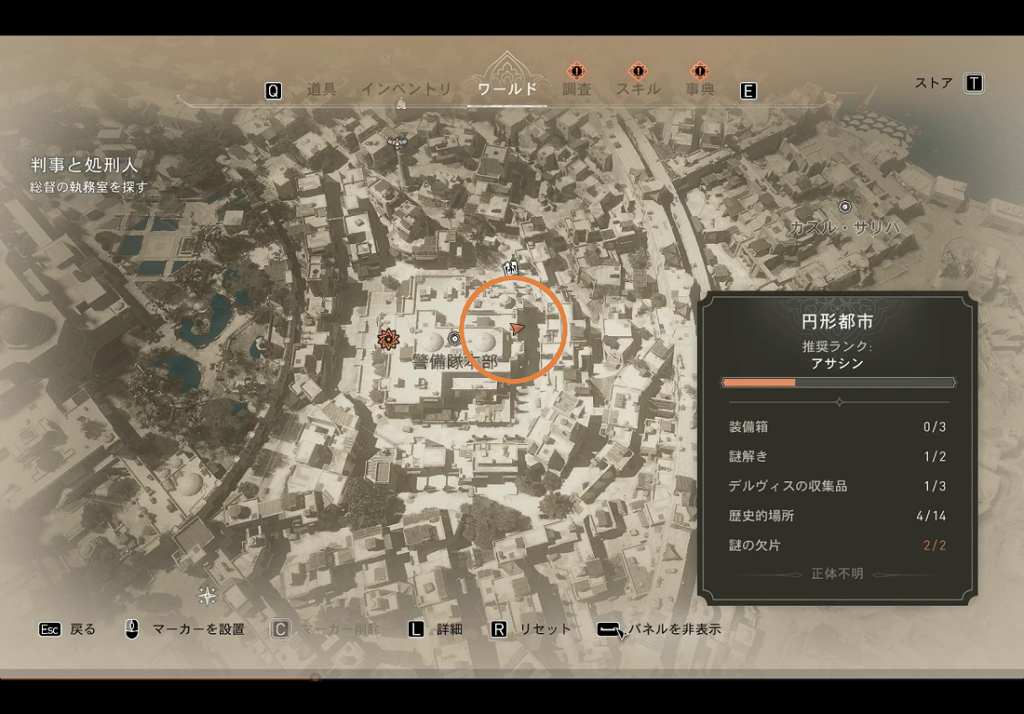Select the カスル・サリハ location marker
The width and height of the screenshot is (1024, 714).
[845, 207]
